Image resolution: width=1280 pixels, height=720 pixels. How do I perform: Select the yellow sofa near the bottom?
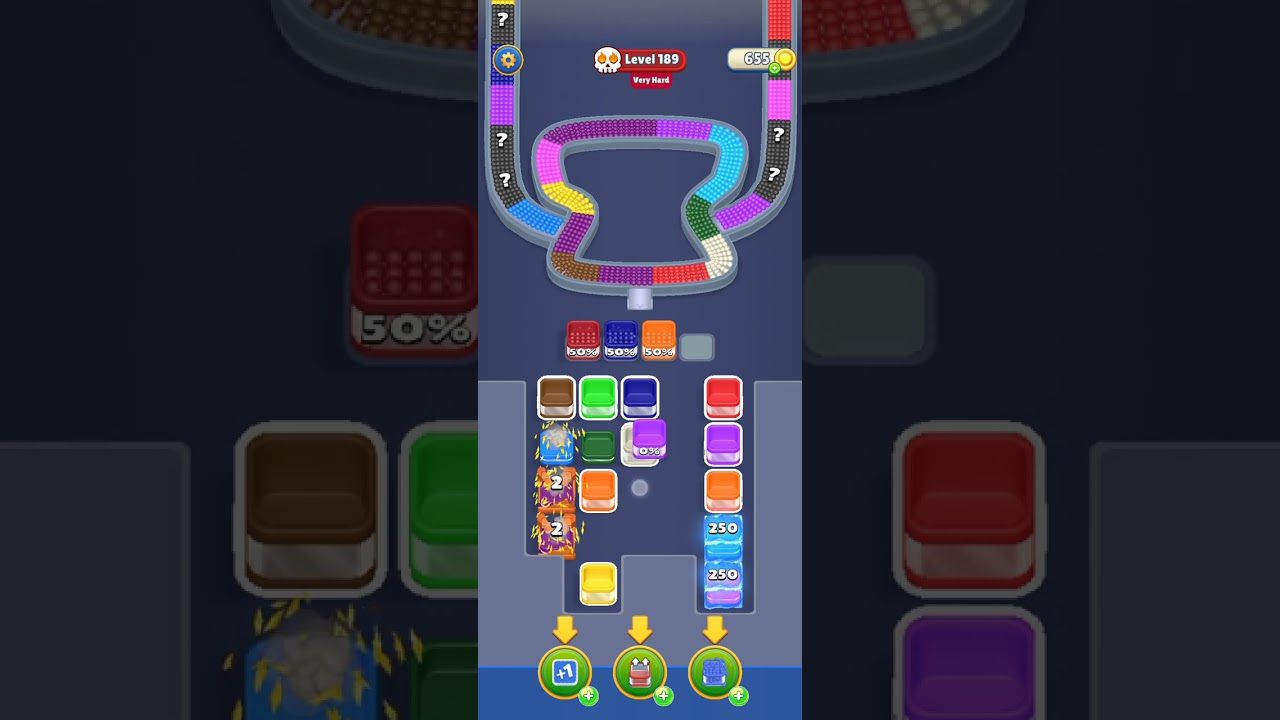pyautogui.click(x=598, y=585)
